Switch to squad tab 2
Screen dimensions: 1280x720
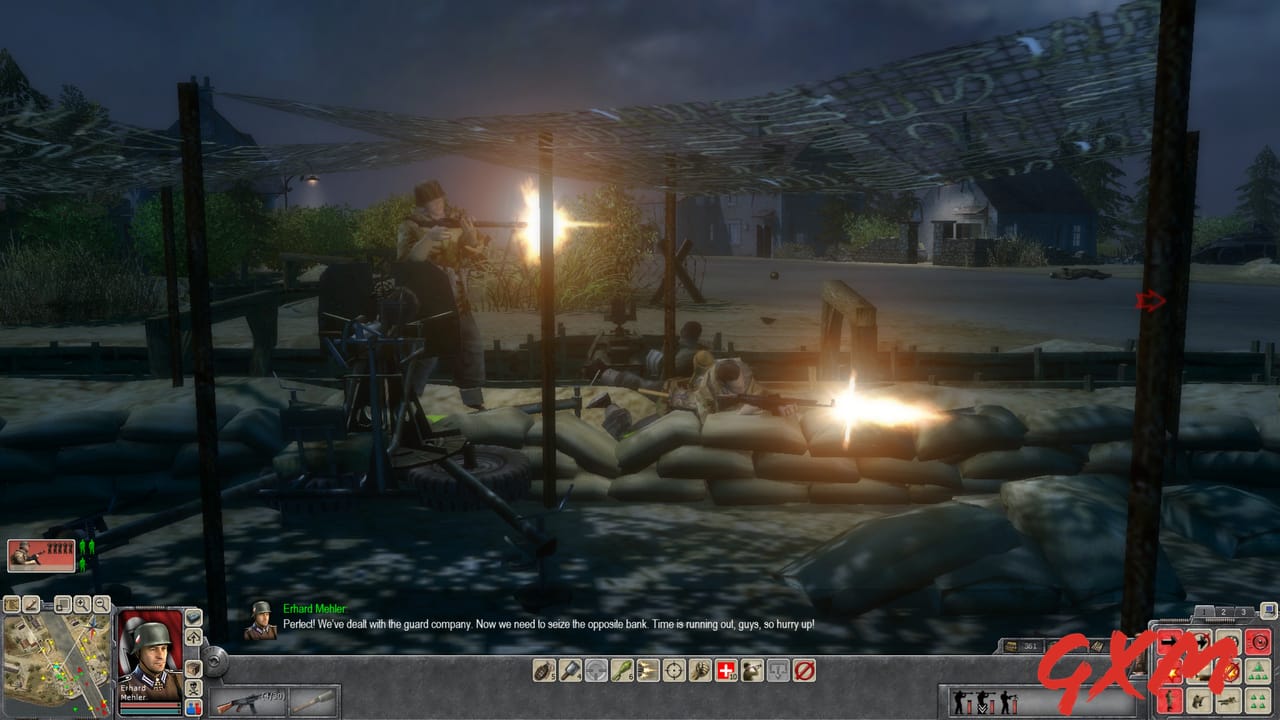[1224, 612]
